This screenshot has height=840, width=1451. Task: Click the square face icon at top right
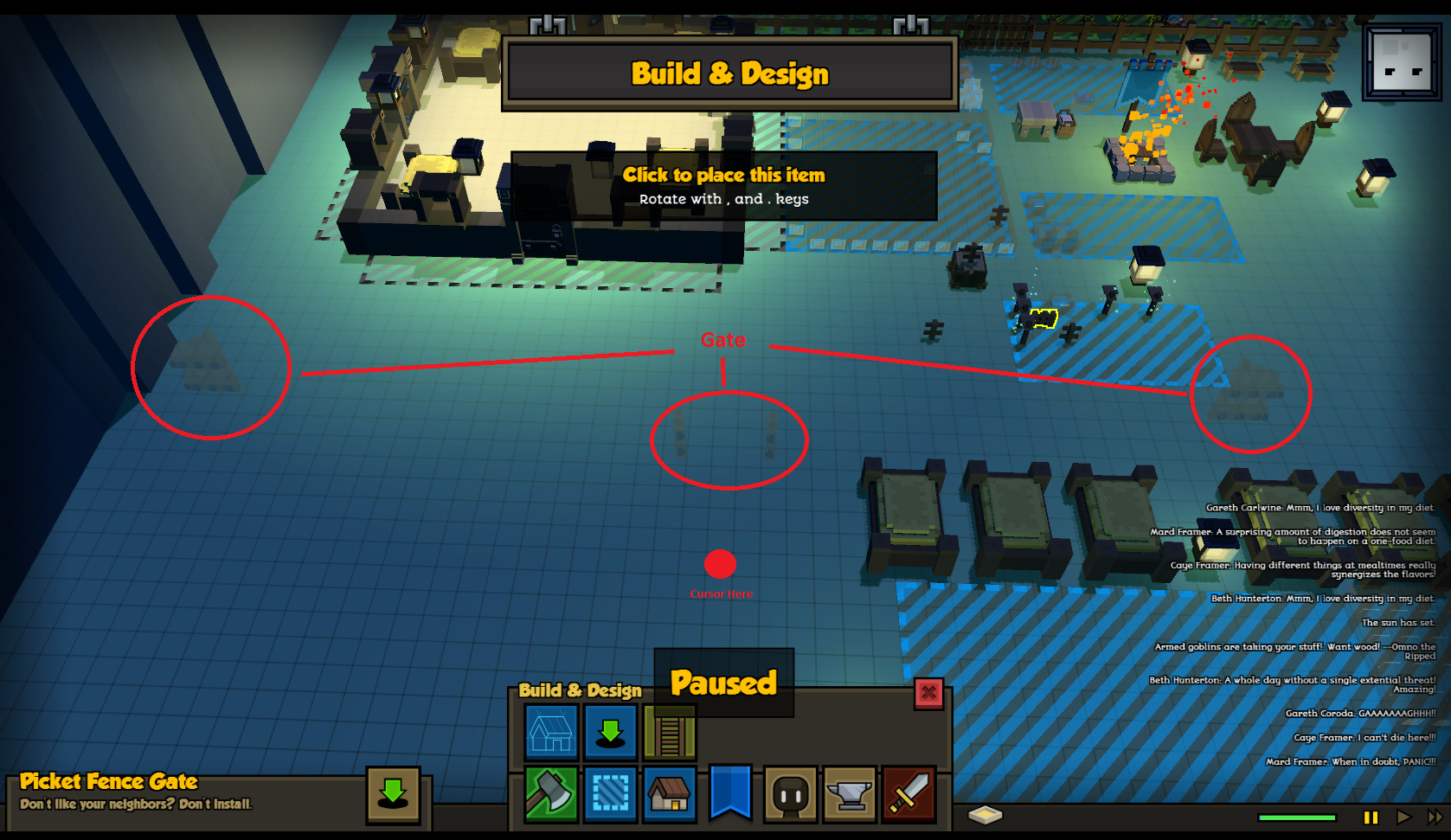tap(1402, 62)
